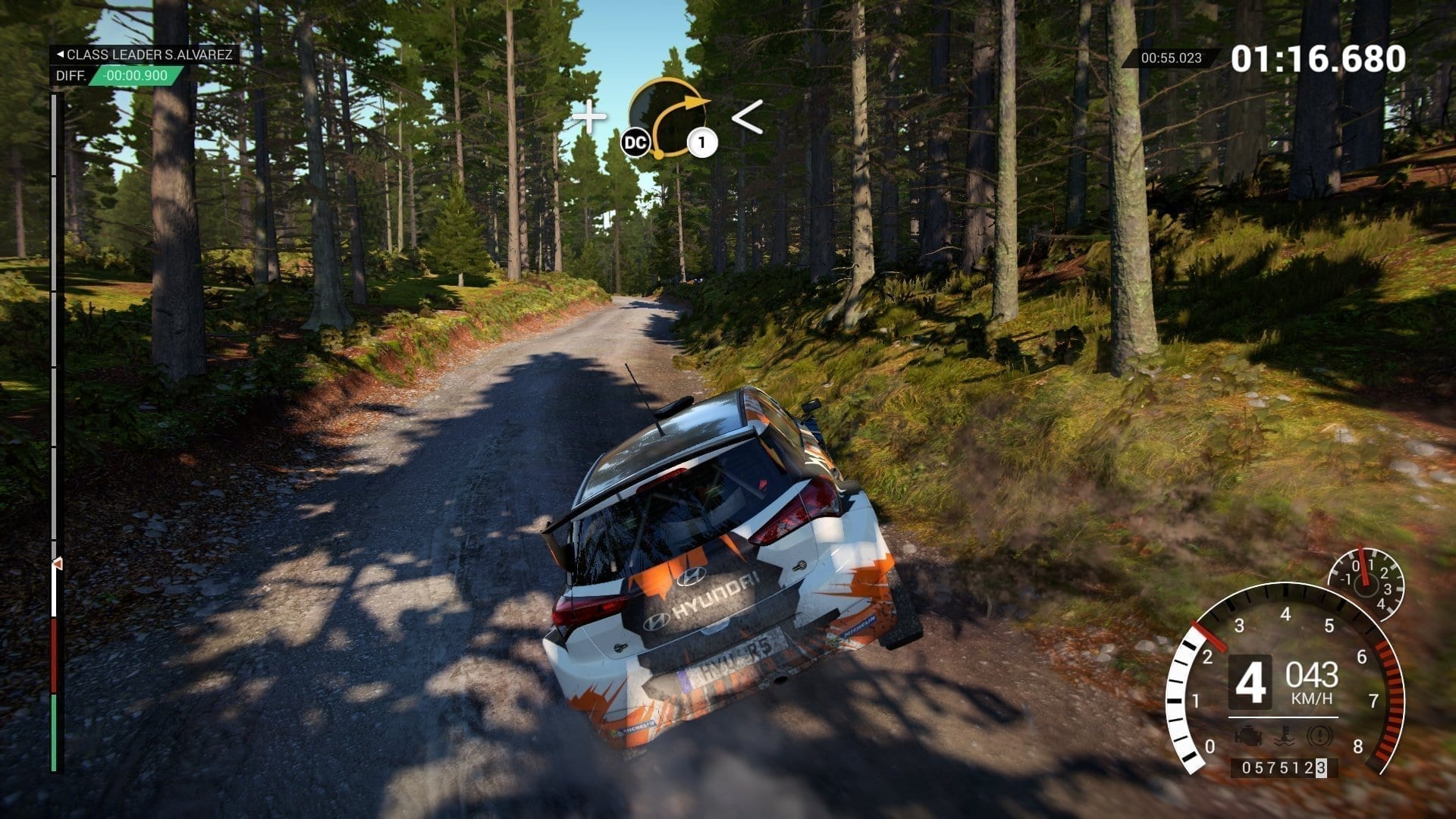
Task: Select the small turbo boost gauge
Action: tap(1365, 582)
